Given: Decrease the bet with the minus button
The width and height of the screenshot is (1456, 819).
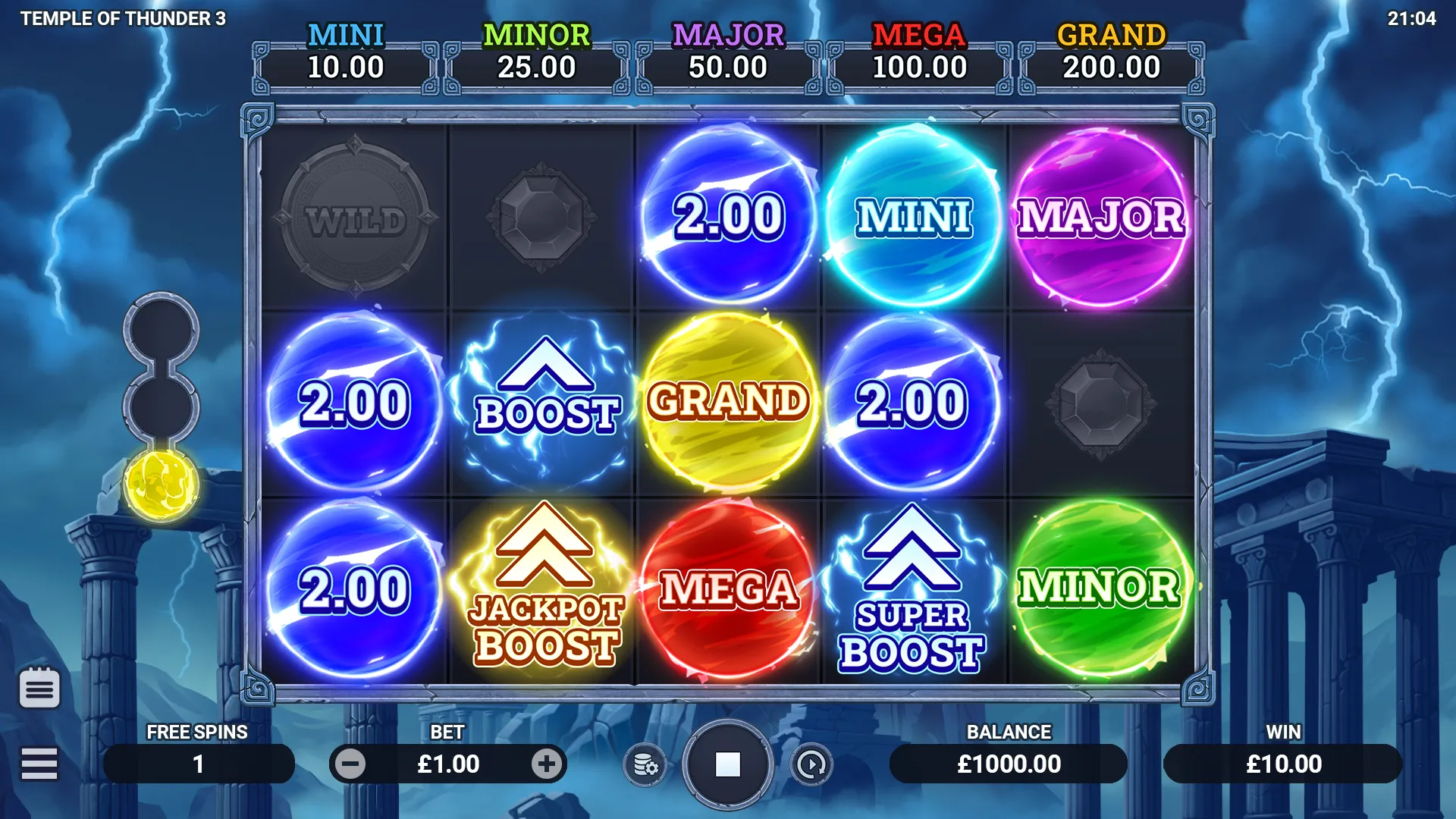Looking at the screenshot, I should click(x=350, y=764).
